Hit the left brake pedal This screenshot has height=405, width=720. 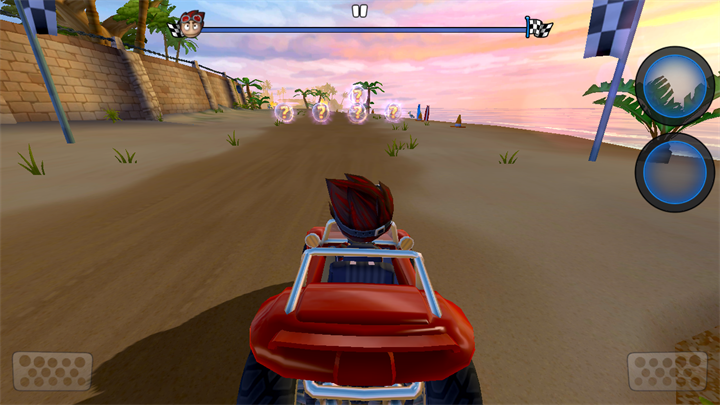tap(52, 371)
